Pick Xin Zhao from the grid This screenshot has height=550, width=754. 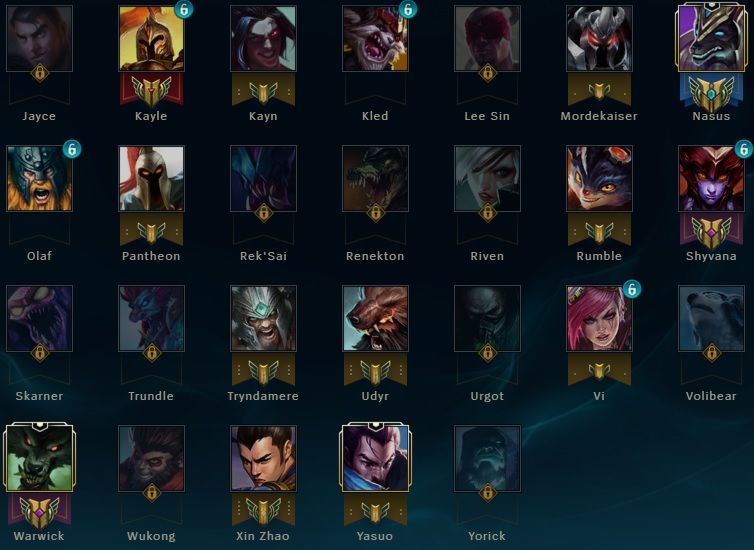263,458
